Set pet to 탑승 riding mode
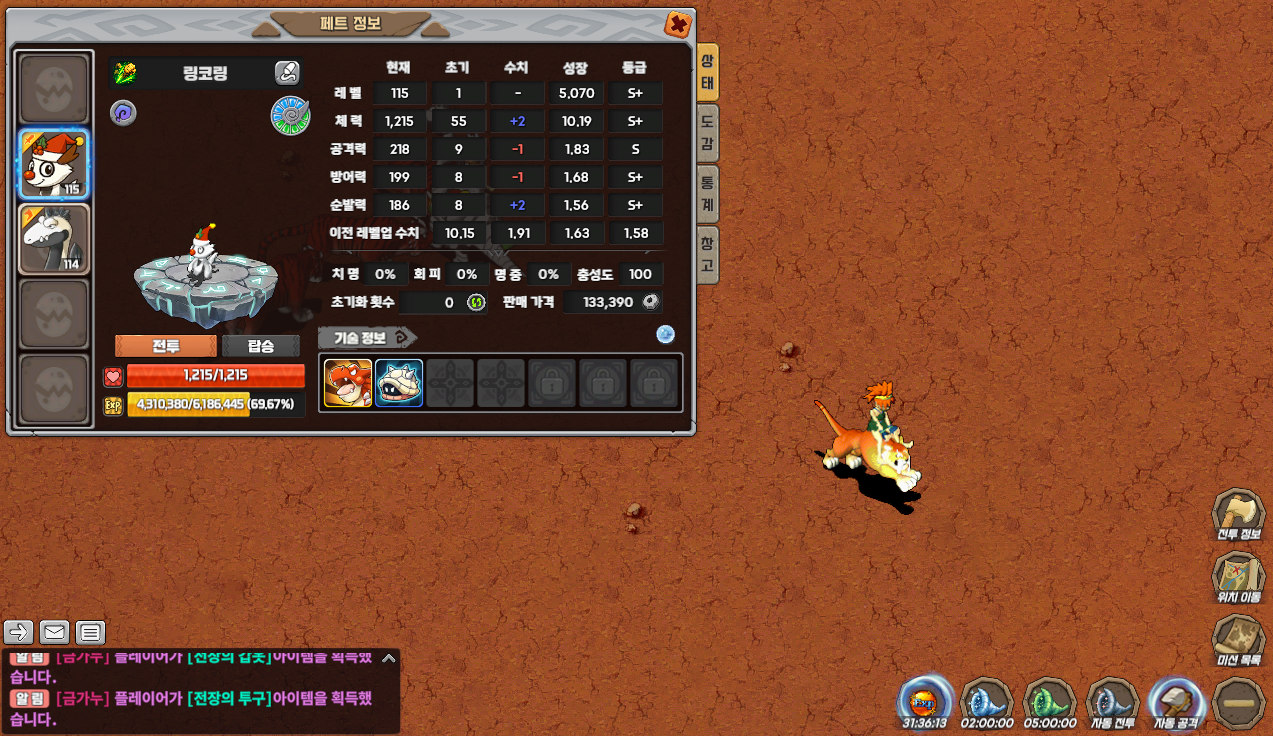This screenshot has width=1273, height=736. click(260, 346)
